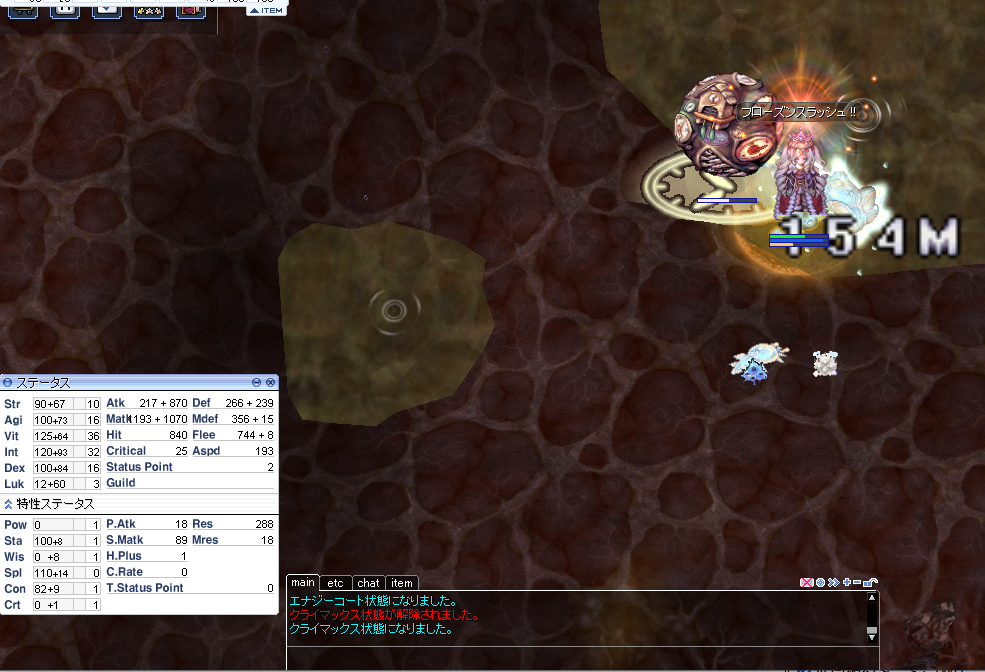The image size is (985, 672).
Task: Toggle the chat window lock icon
Action: pos(870,582)
